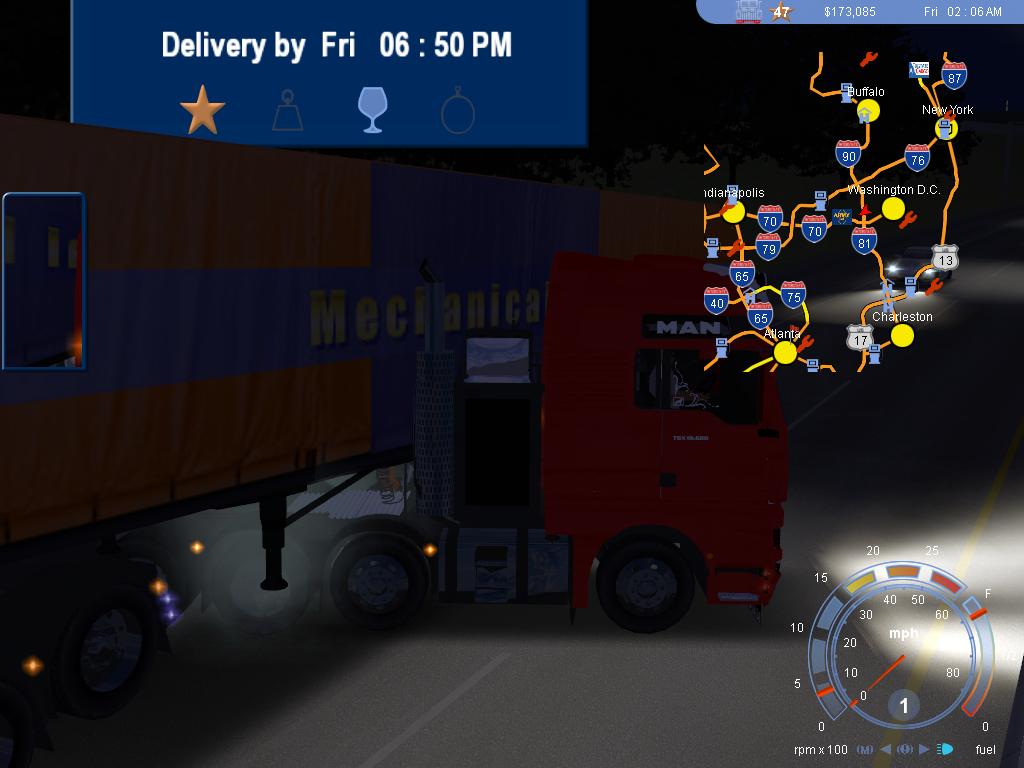Viewport: 1024px width, 768px height.
Task: Click the Buffalo city marker on the map
Action: [868, 111]
